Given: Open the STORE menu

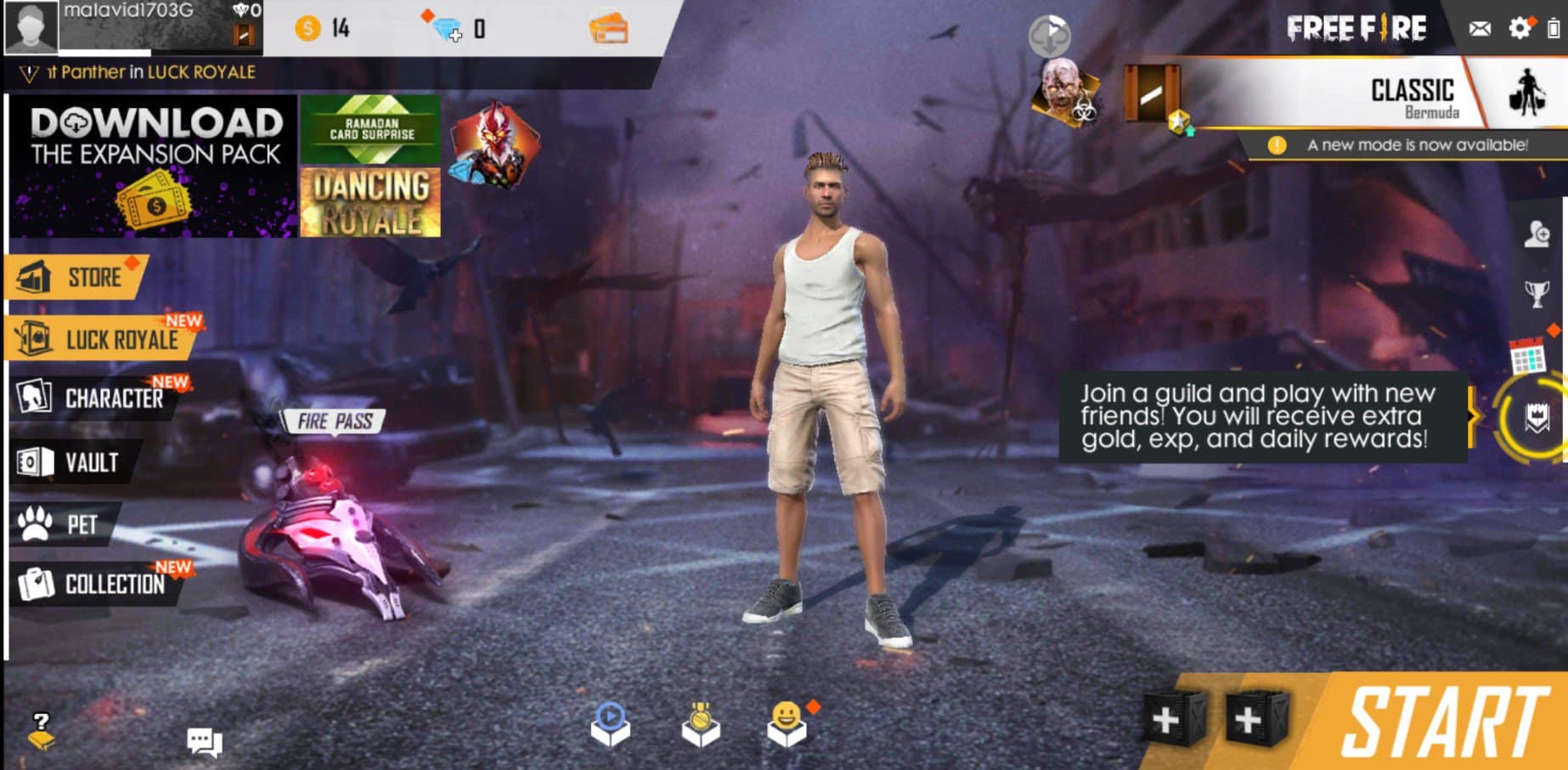Looking at the screenshot, I should 76,277.
